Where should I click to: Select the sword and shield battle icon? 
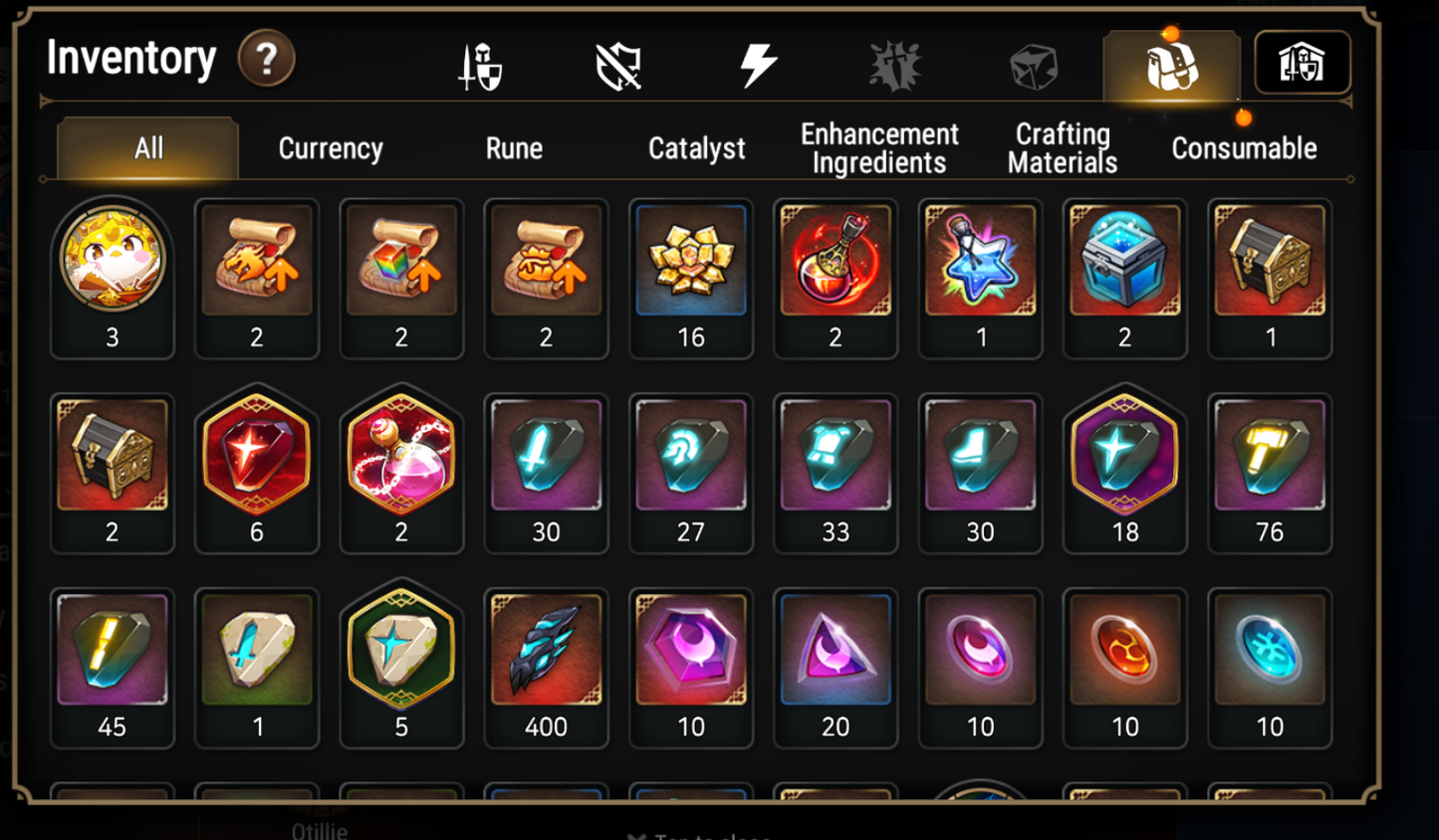pos(478,65)
